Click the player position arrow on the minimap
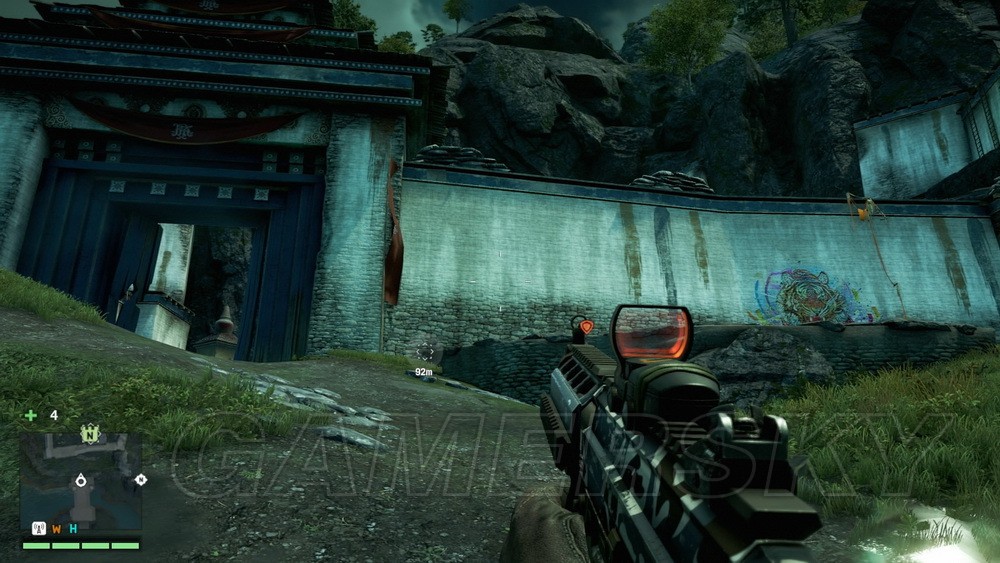This screenshot has width=1000, height=563. [80, 482]
